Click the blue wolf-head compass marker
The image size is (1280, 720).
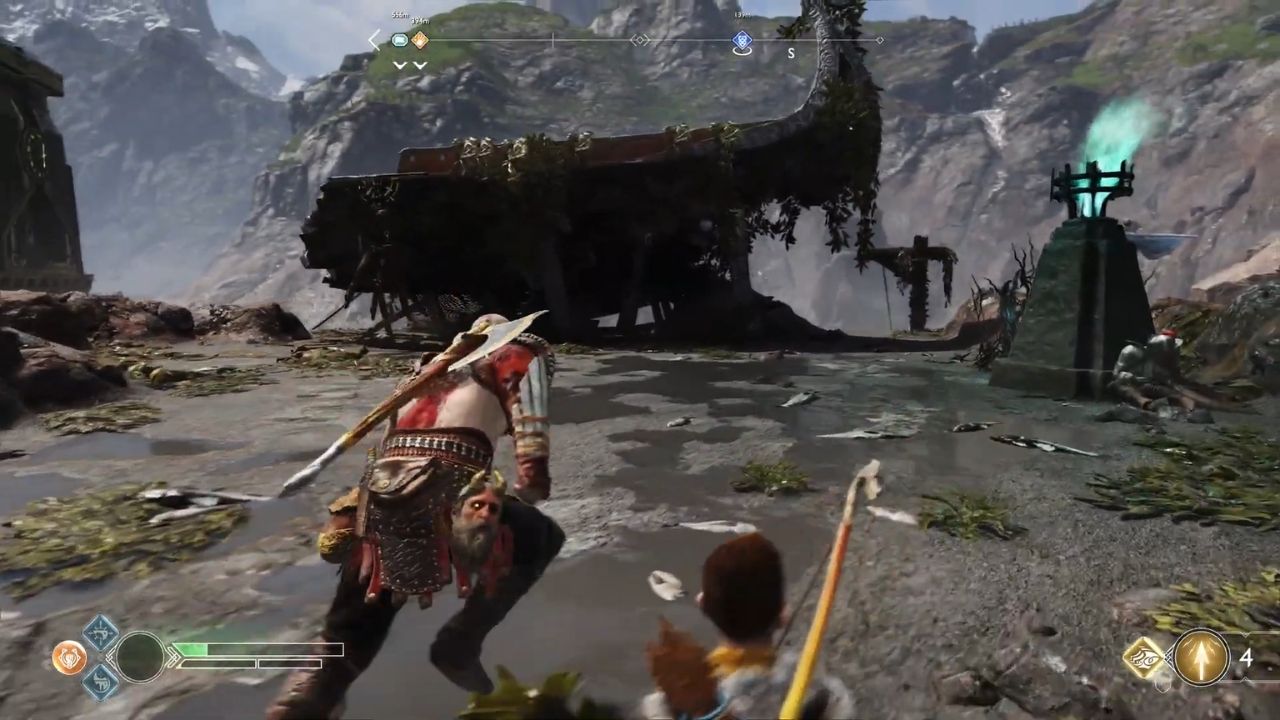coord(741,41)
